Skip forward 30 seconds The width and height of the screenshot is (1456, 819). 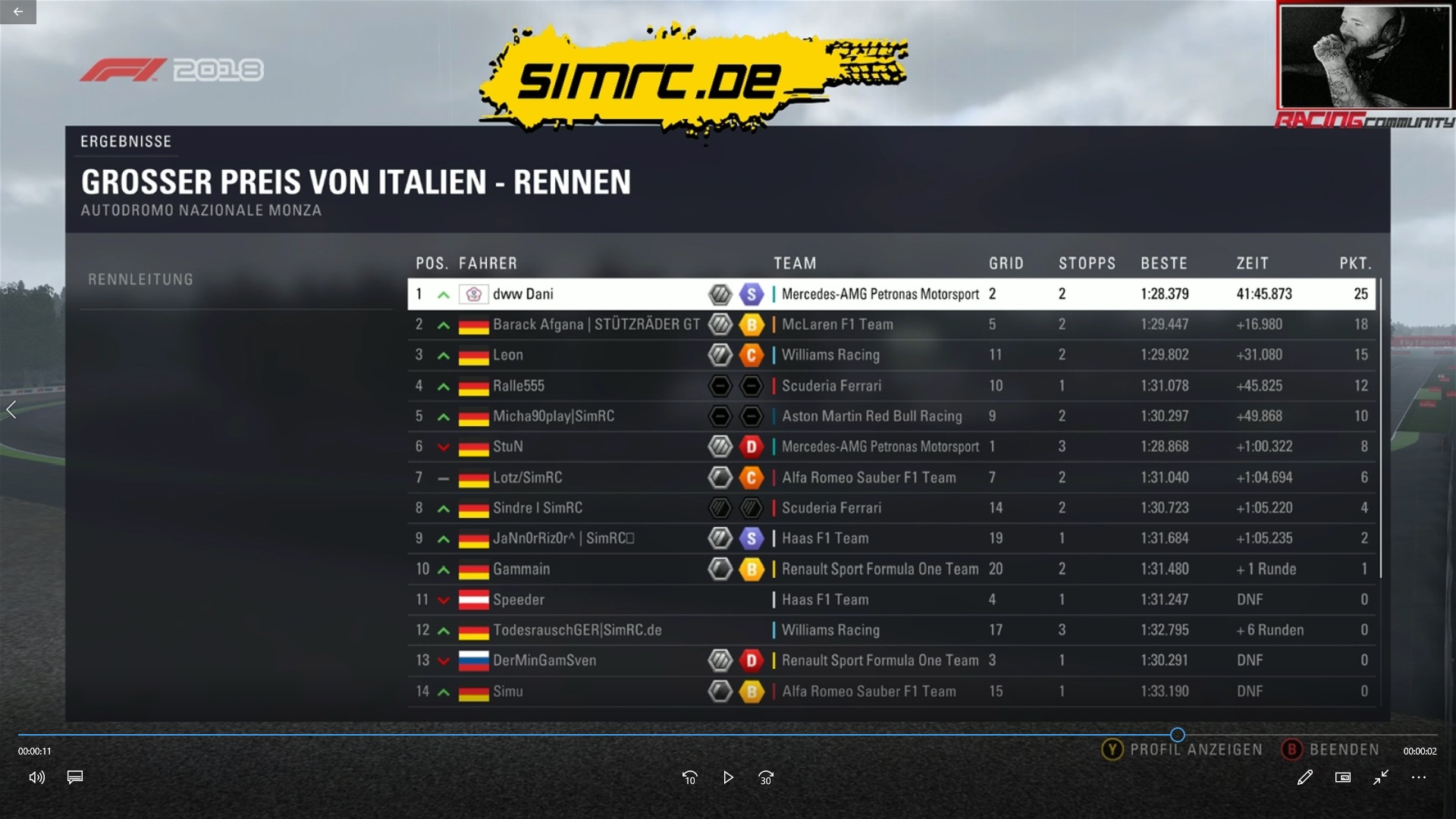pos(766,777)
